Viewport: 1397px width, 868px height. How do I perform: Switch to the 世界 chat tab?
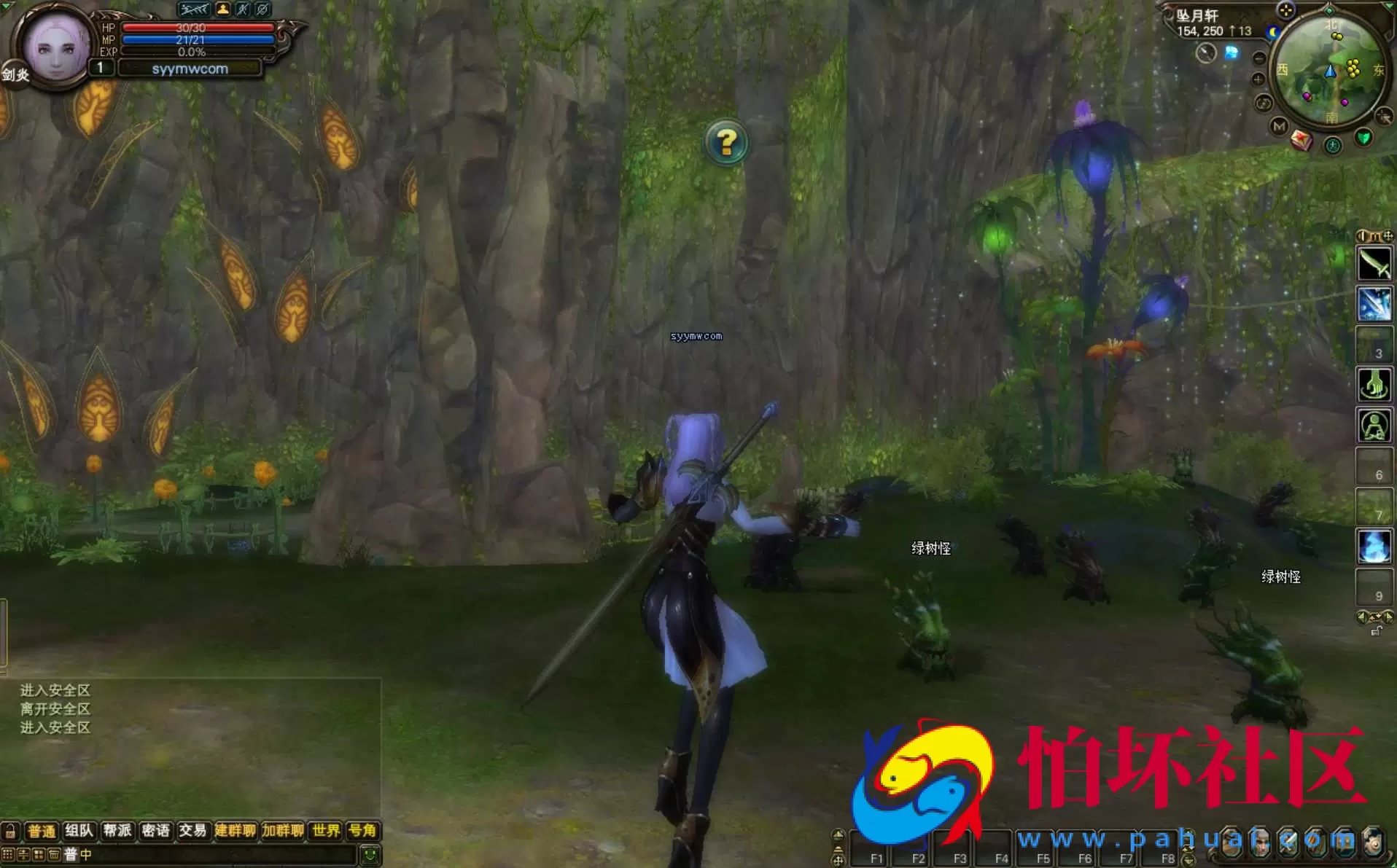[x=325, y=831]
